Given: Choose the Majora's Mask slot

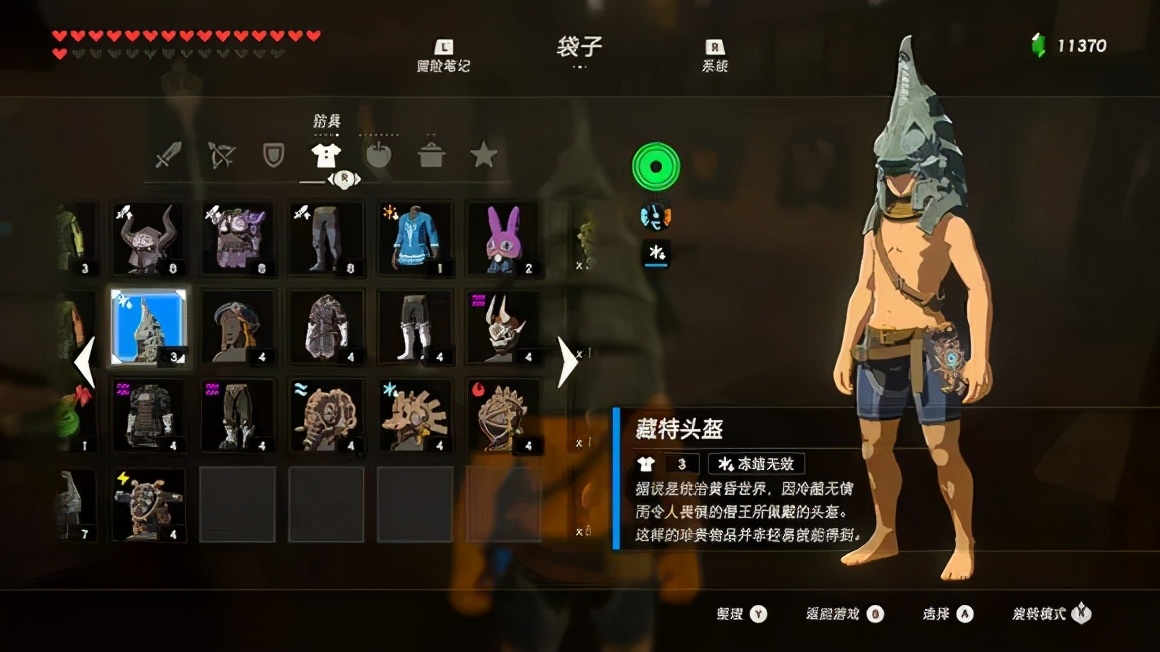Looking at the screenshot, I should pyautogui.click(x=502, y=327).
